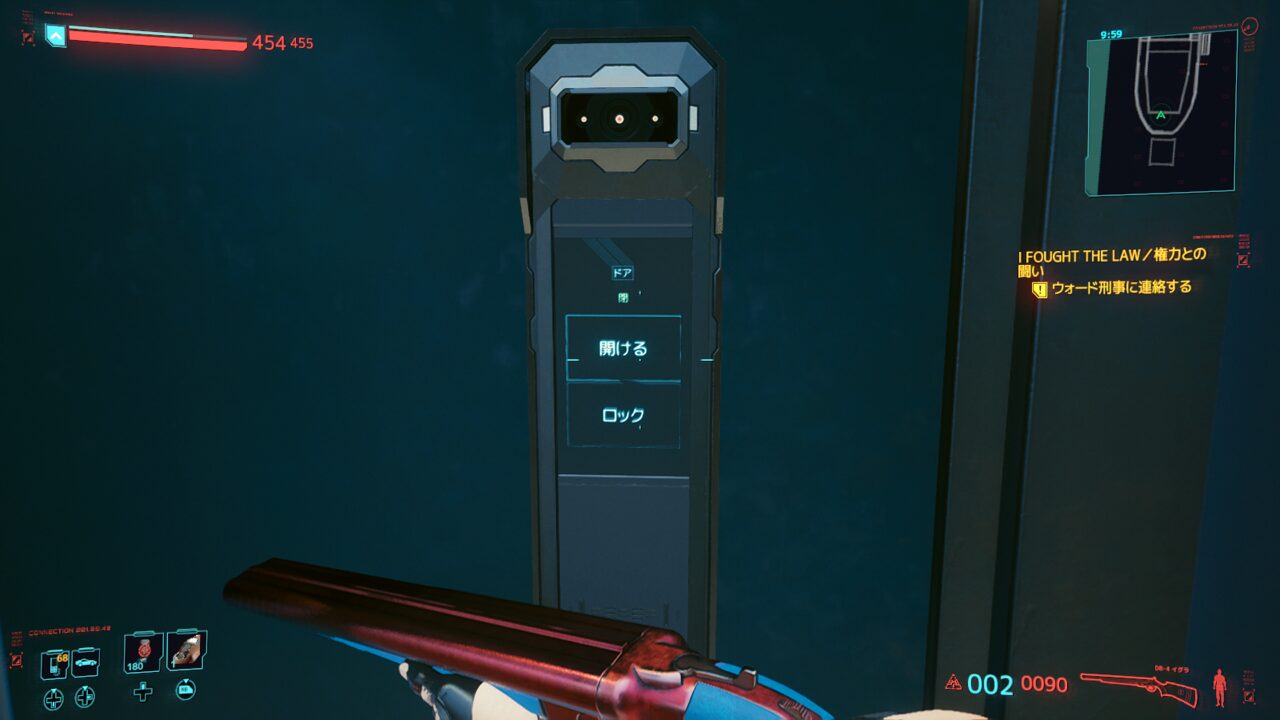Select the 開ける (Open) door option
The height and width of the screenshot is (720, 1280).
[x=623, y=348]
